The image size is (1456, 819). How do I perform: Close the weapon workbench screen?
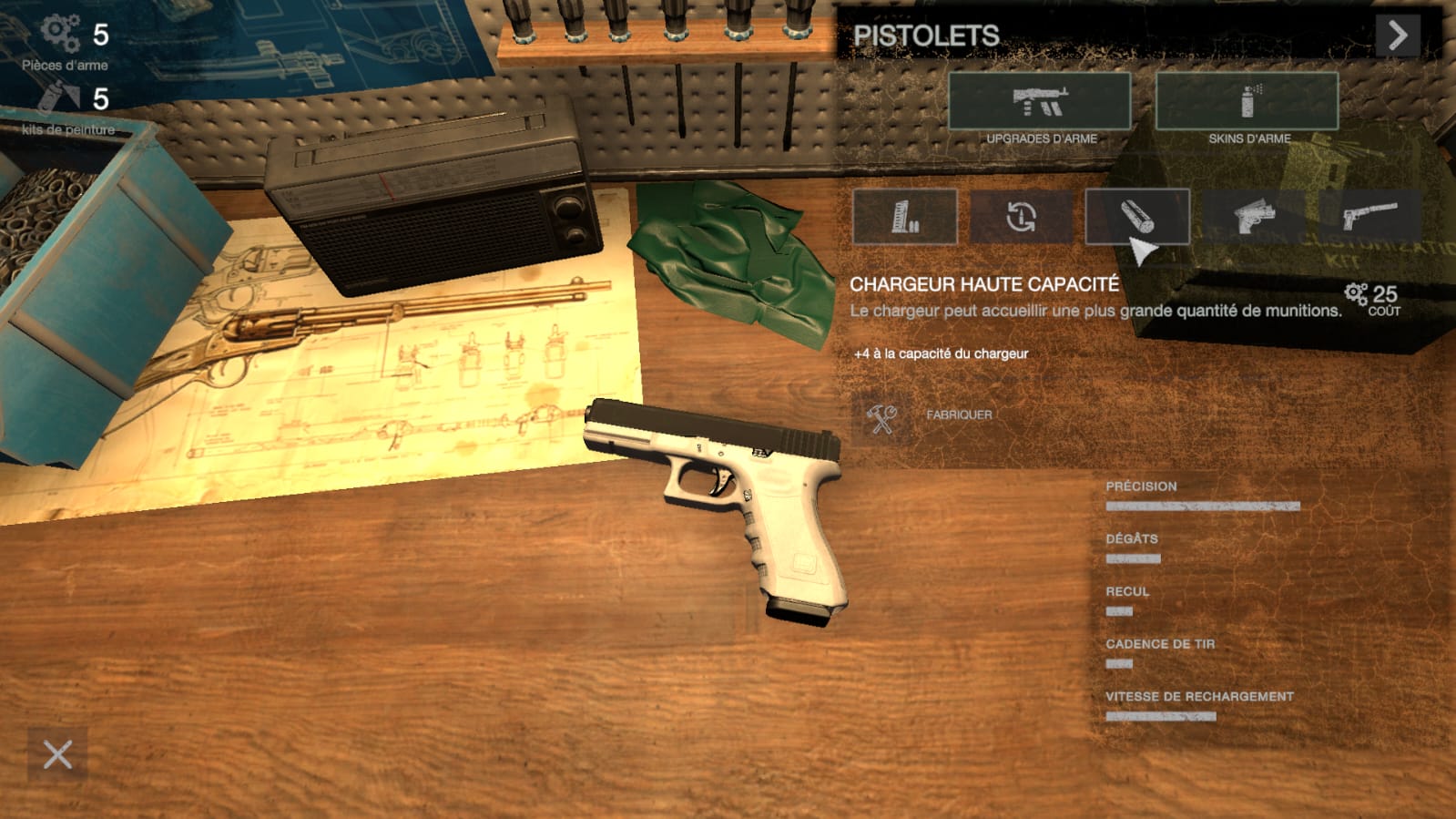(57, 754)
